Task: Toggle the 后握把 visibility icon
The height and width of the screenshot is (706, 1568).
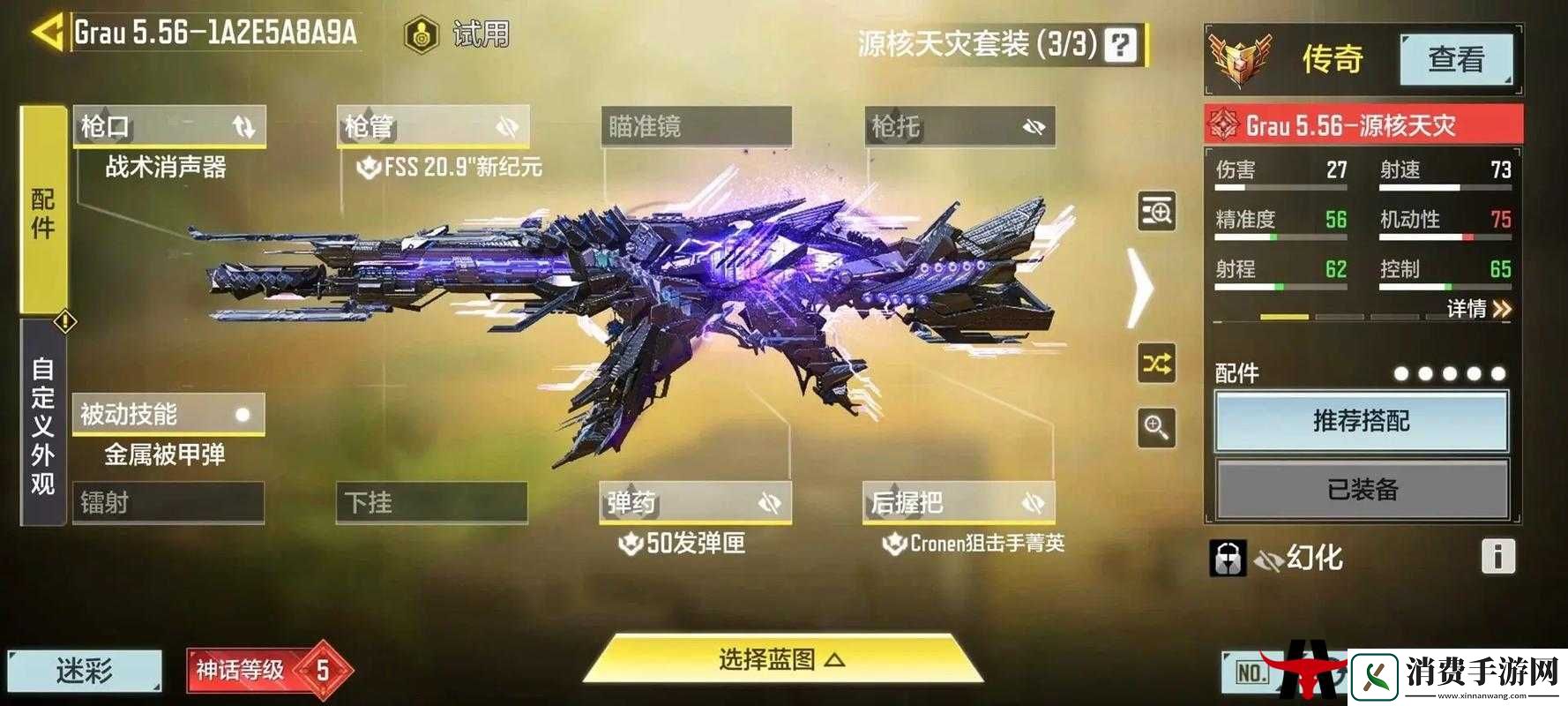Action: (1034, 501)
